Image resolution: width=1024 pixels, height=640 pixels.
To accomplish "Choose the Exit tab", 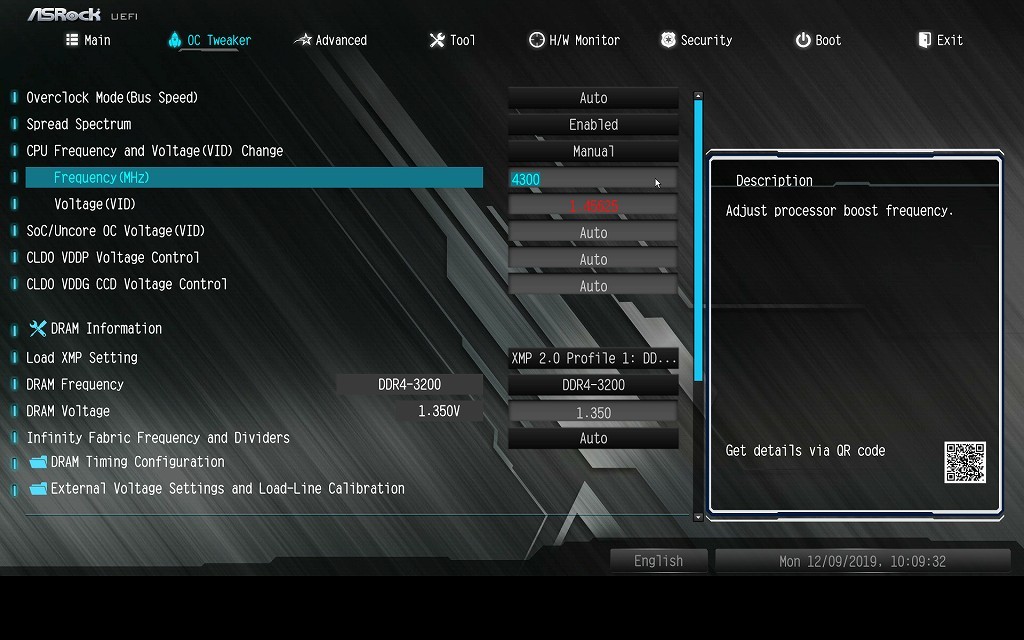I will coord(940,40).
